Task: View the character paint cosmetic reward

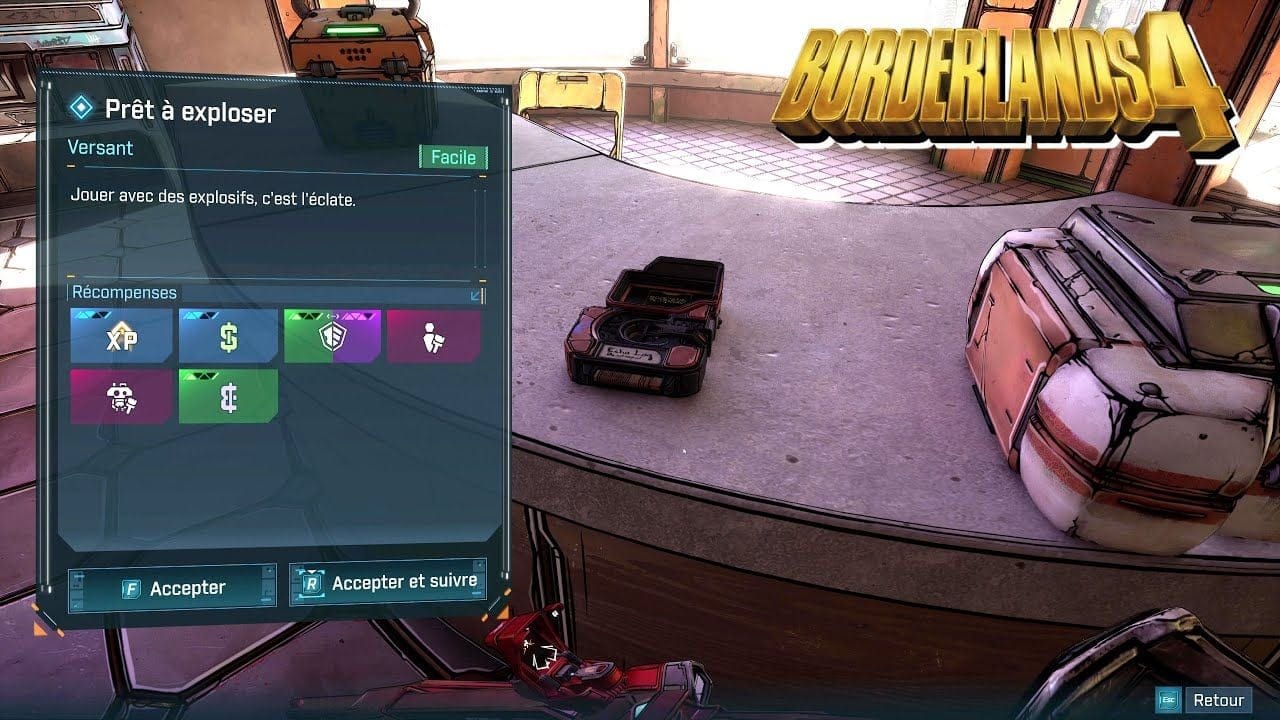Action: [x=434, y=337]
